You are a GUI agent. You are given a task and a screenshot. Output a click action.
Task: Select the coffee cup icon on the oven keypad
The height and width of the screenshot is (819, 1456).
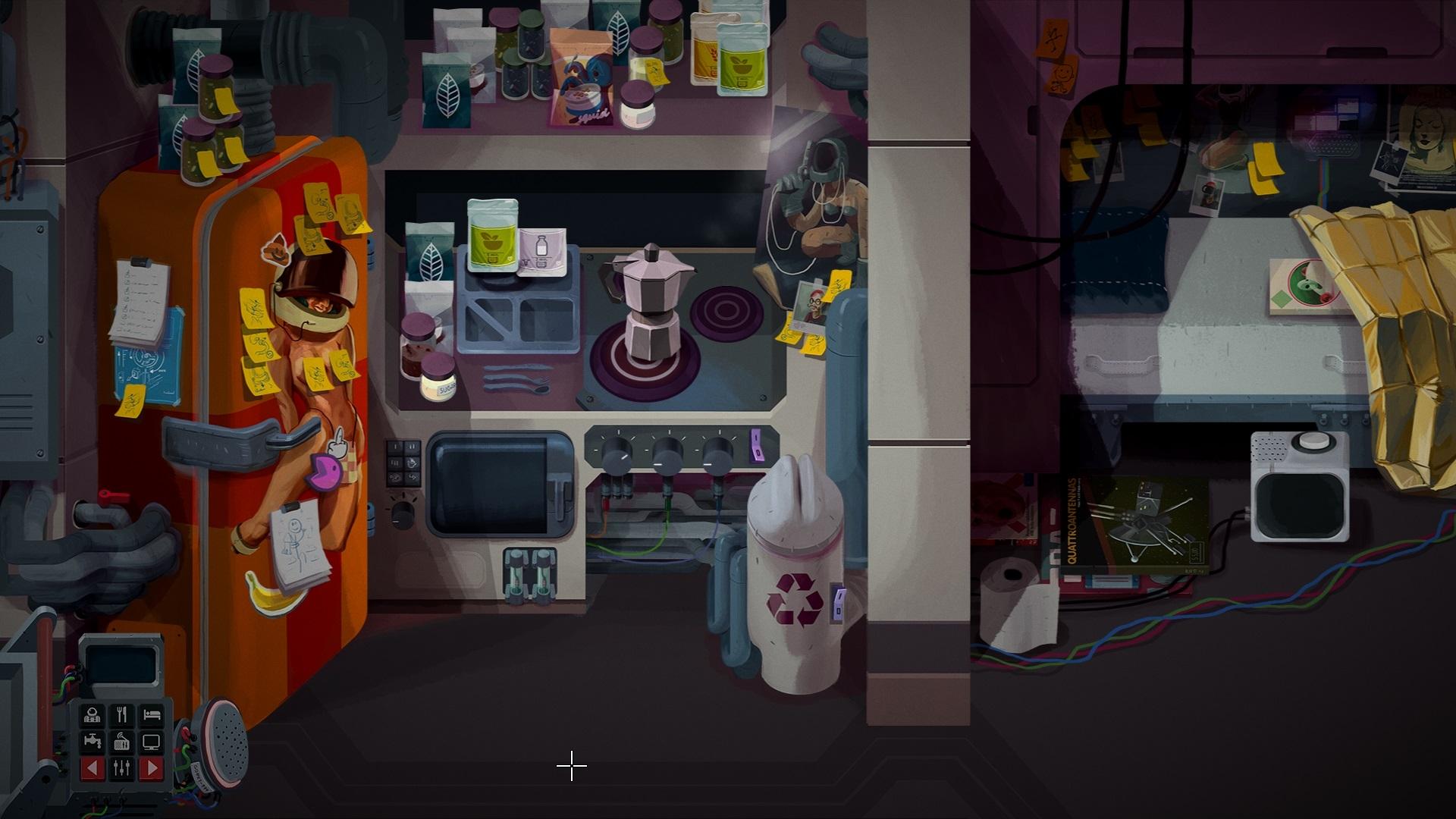412,464
